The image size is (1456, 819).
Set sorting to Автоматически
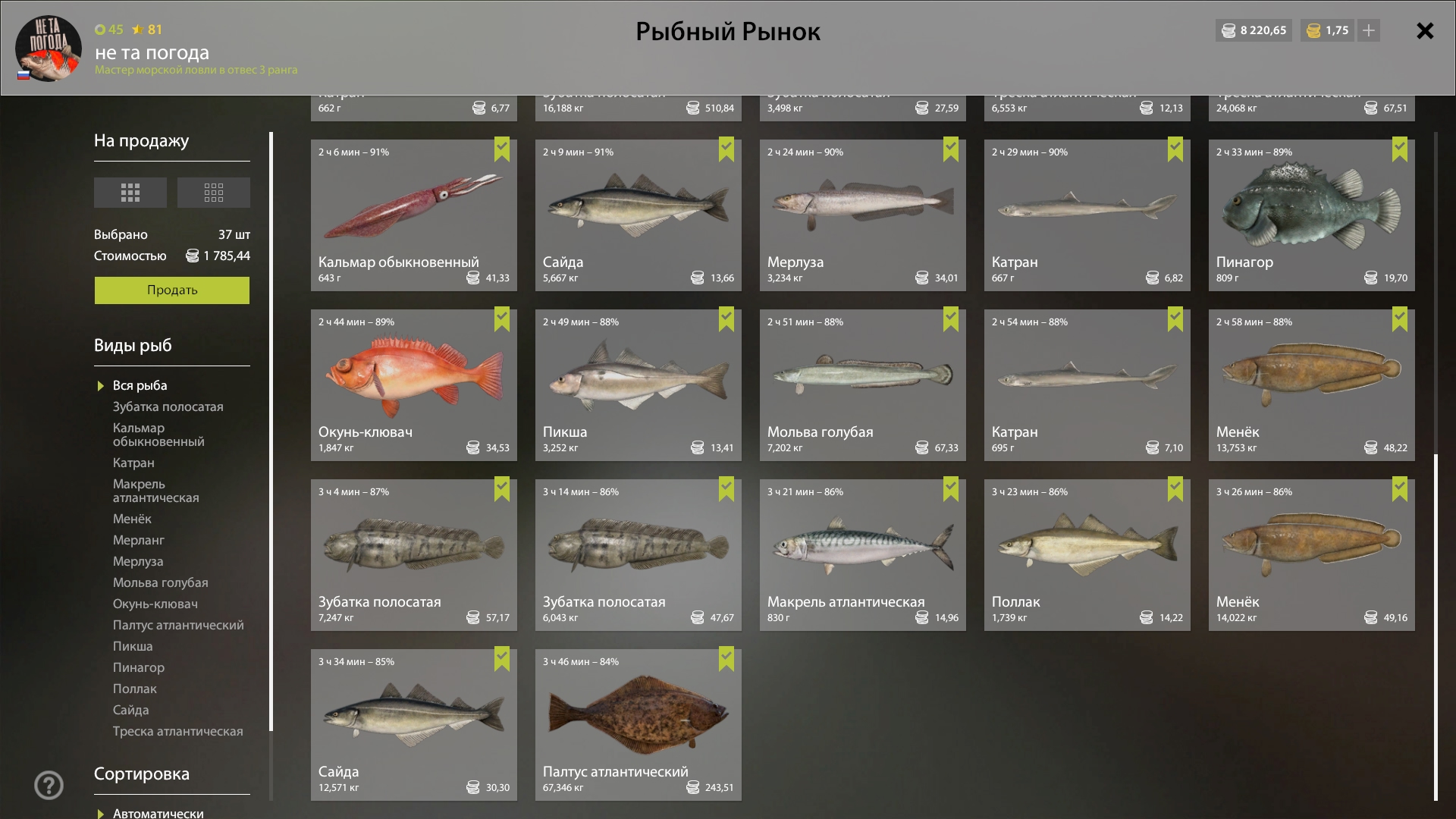click(x=158, y=813)
